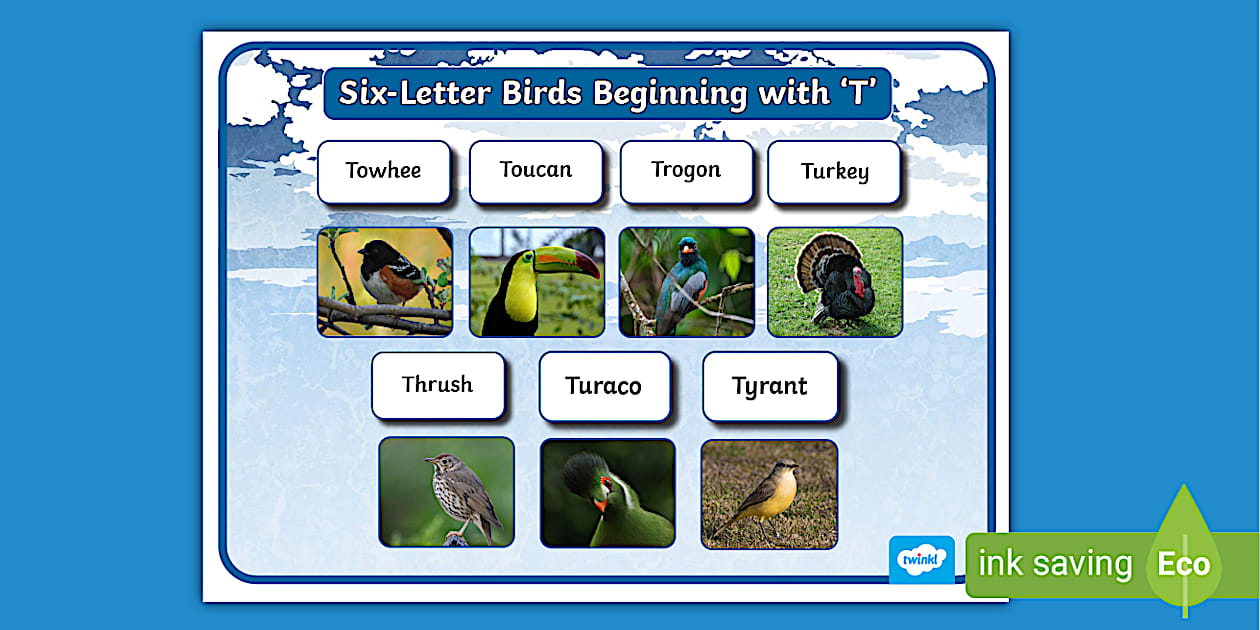Select the towhee bird photo
This screenshot has height=630, width=1260.
385,281
